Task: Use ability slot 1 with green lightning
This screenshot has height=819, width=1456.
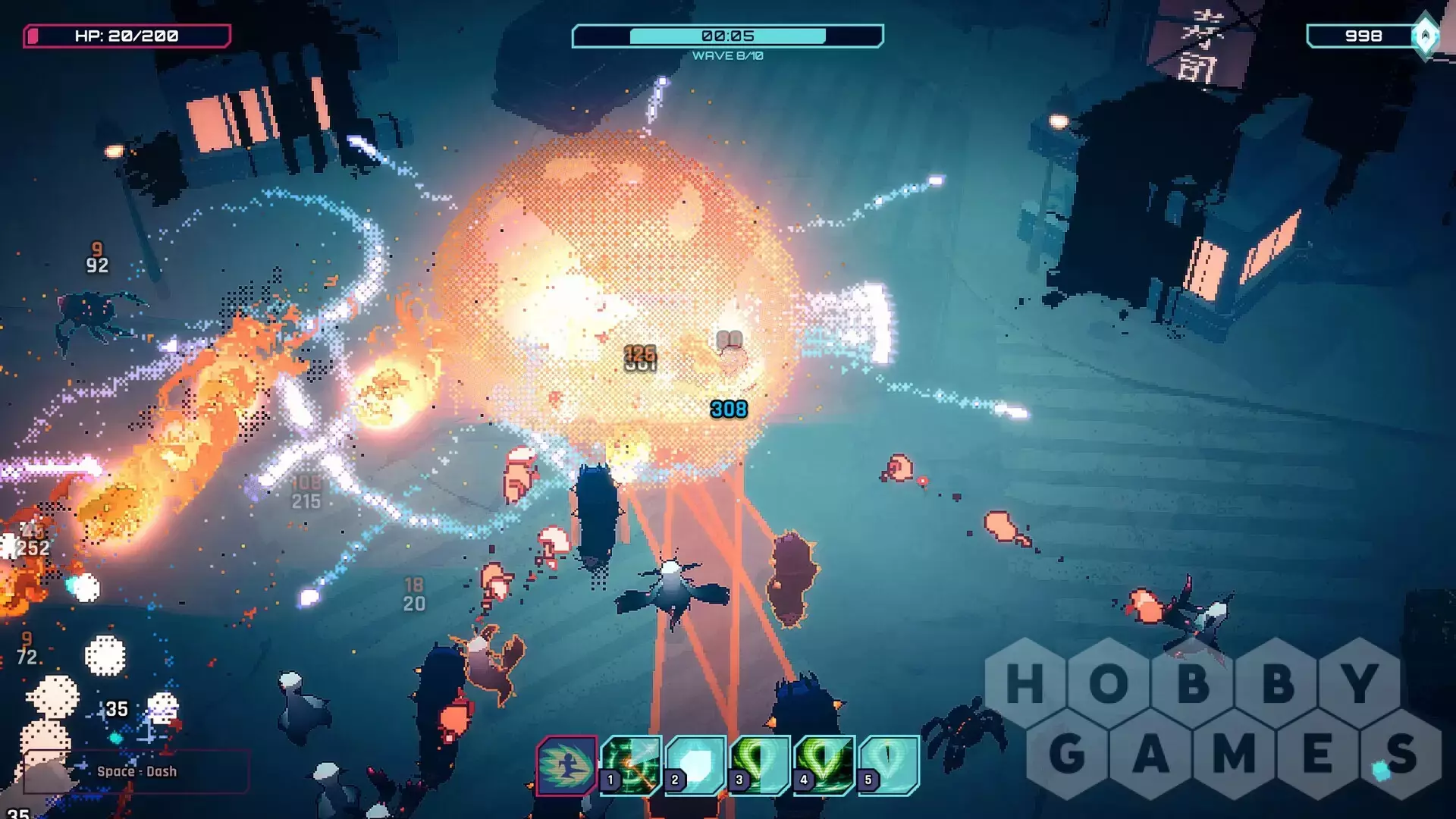Action: pyautogui.click(x=631, y=765)
